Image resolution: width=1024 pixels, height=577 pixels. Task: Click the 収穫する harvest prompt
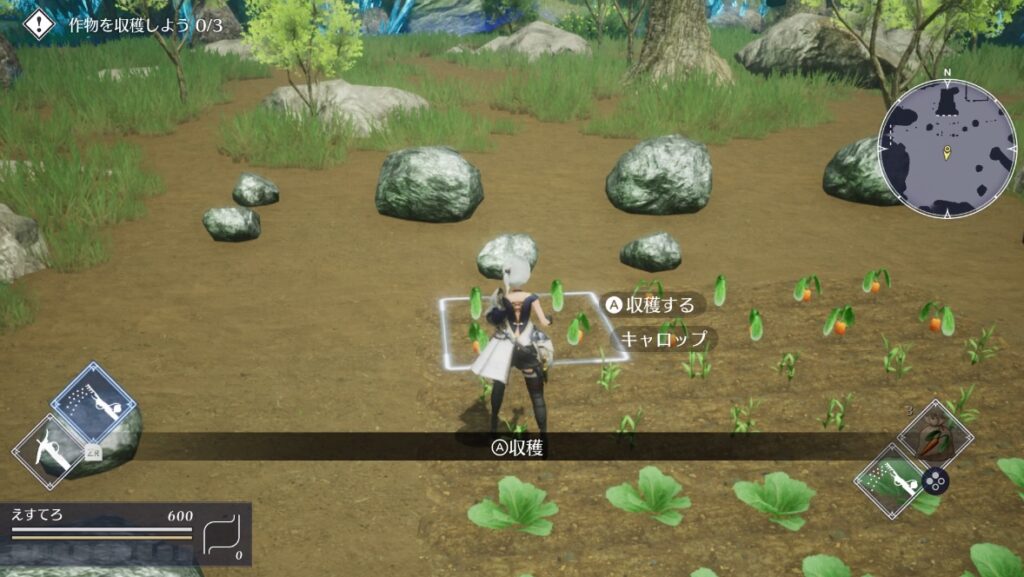click(651, 304)
